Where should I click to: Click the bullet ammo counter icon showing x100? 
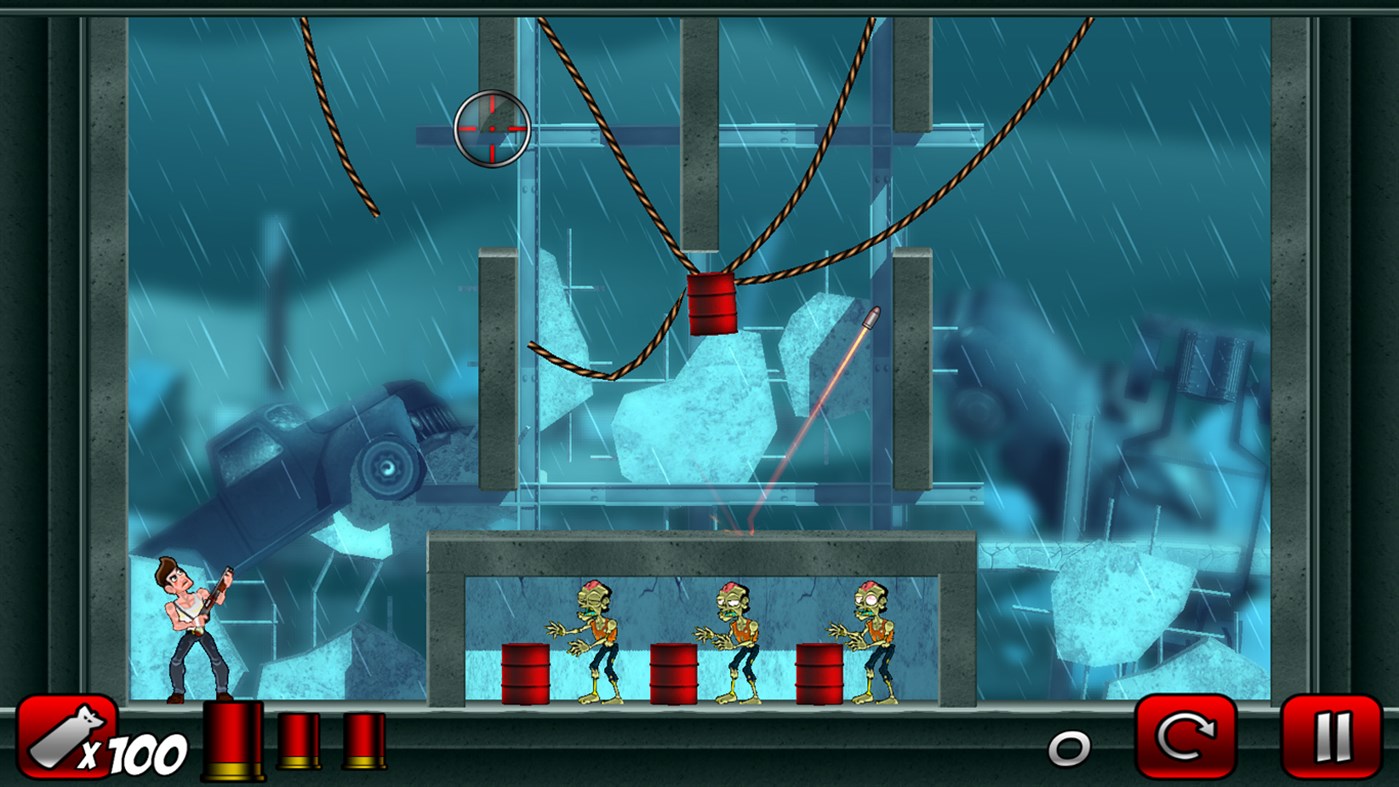65,738
